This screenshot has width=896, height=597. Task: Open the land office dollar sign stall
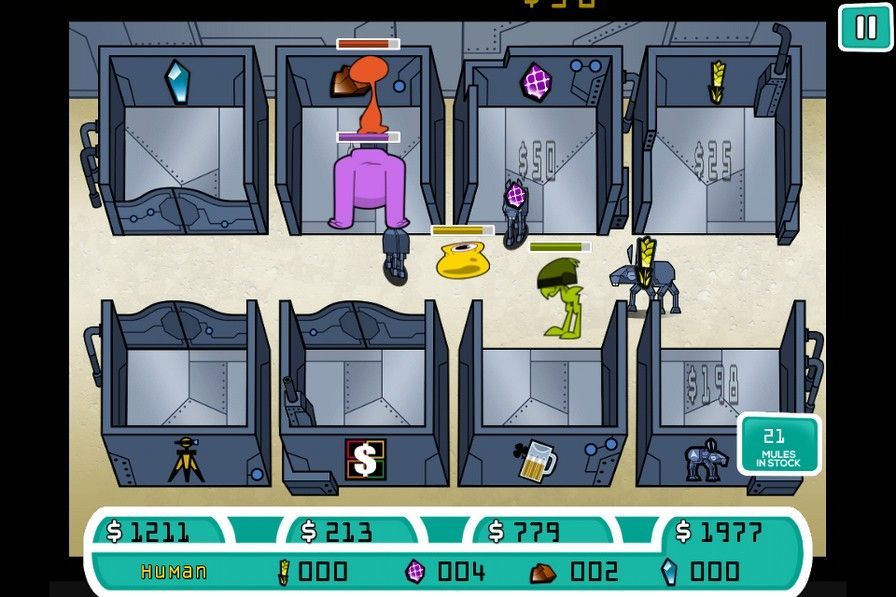[365, 458]
